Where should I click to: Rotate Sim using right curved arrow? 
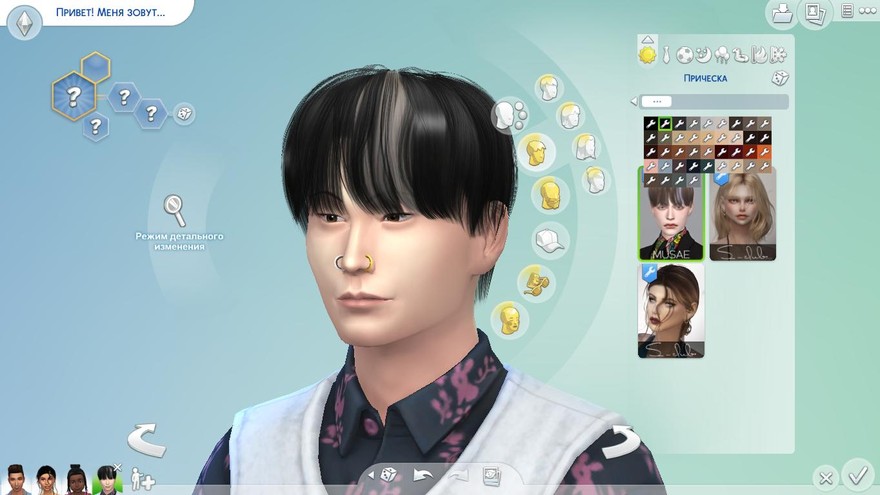618,440
